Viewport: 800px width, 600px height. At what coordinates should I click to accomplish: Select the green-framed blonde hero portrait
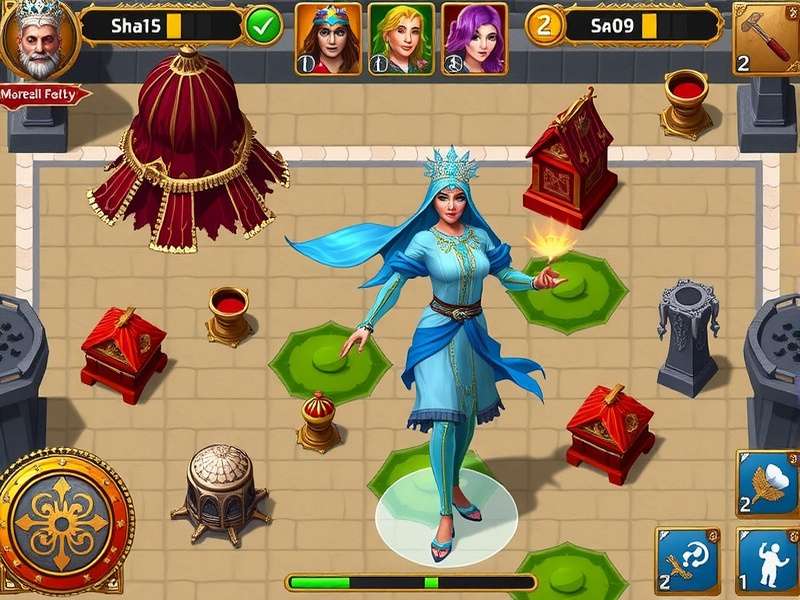click(x=401, y=38)
